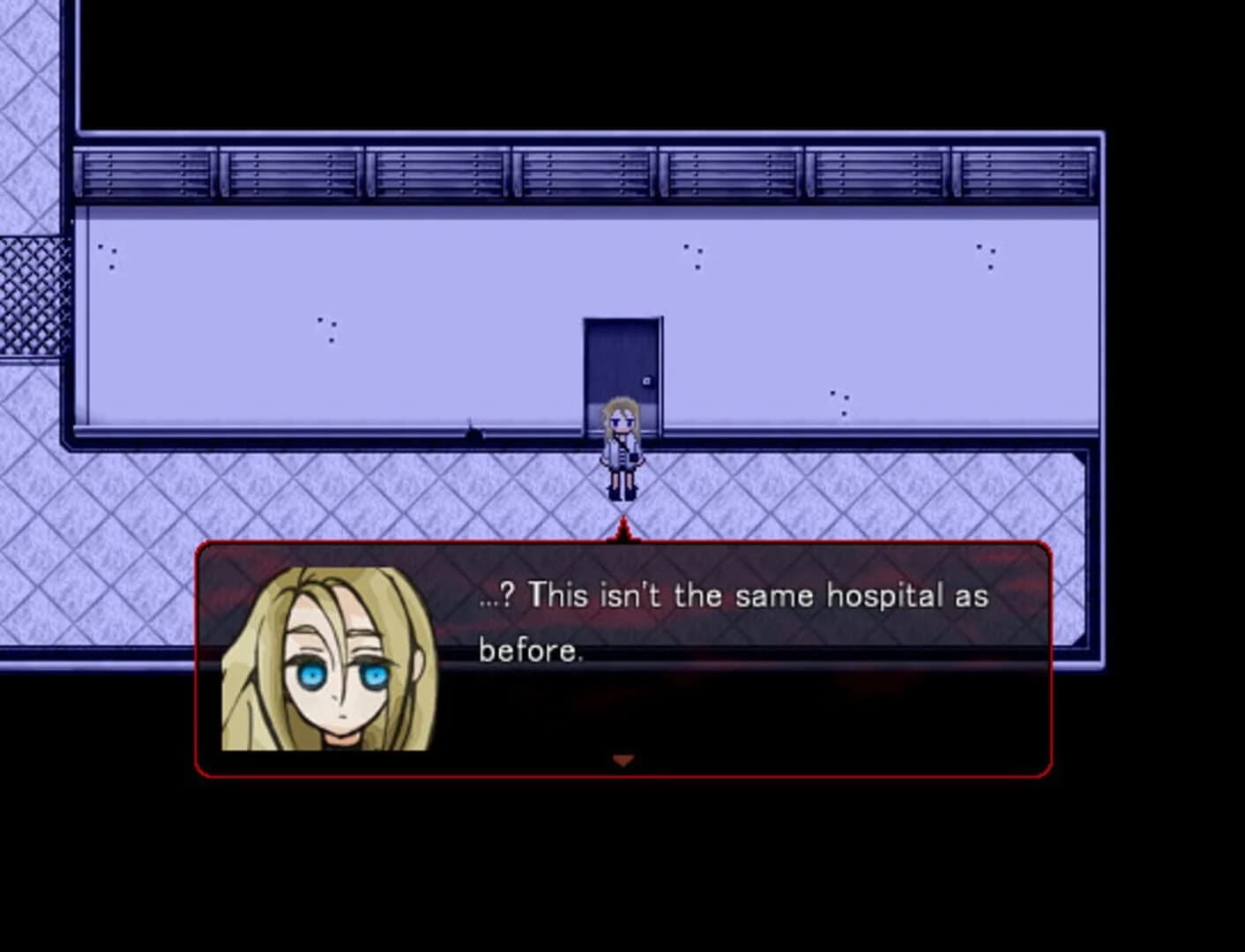Click the rightmost wall vent panel
The width and height of the screenshot is (1245, 952).
tap(1023, 172)
